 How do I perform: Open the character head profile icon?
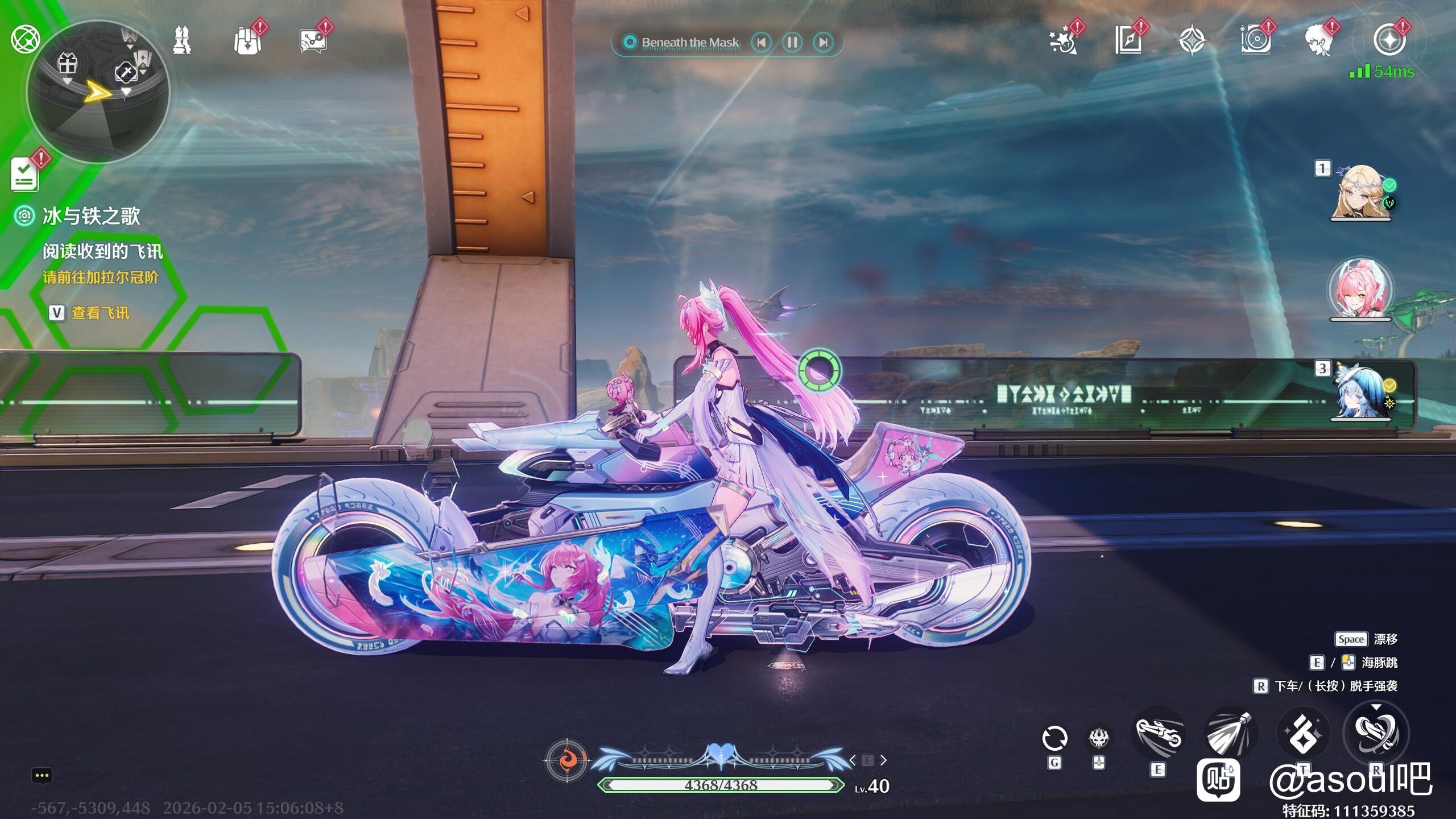1319,41
